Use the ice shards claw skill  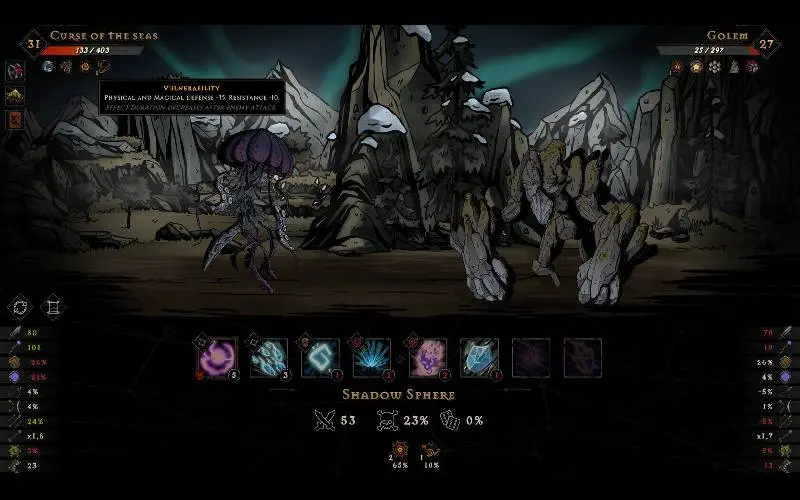269,357
